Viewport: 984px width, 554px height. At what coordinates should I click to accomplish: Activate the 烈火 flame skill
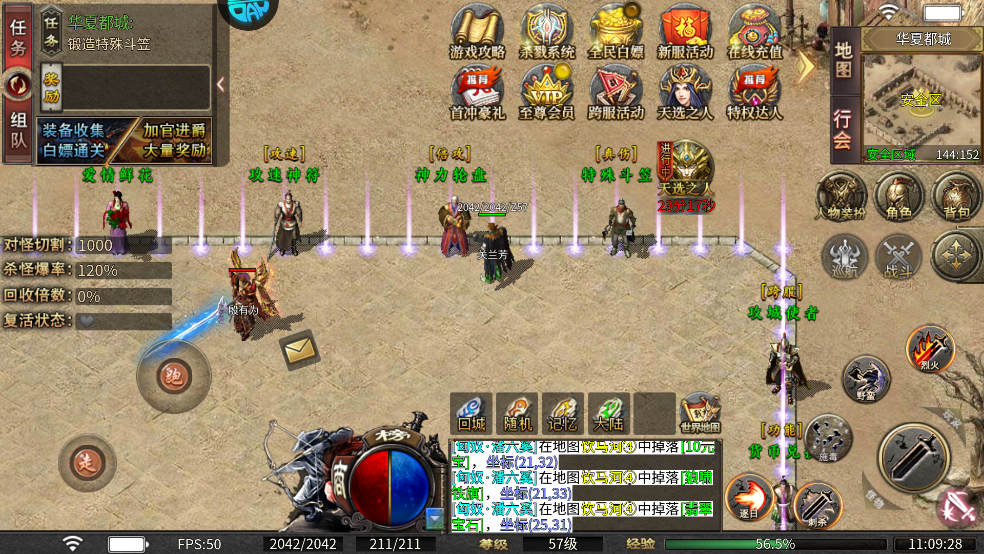pos(929,349)
